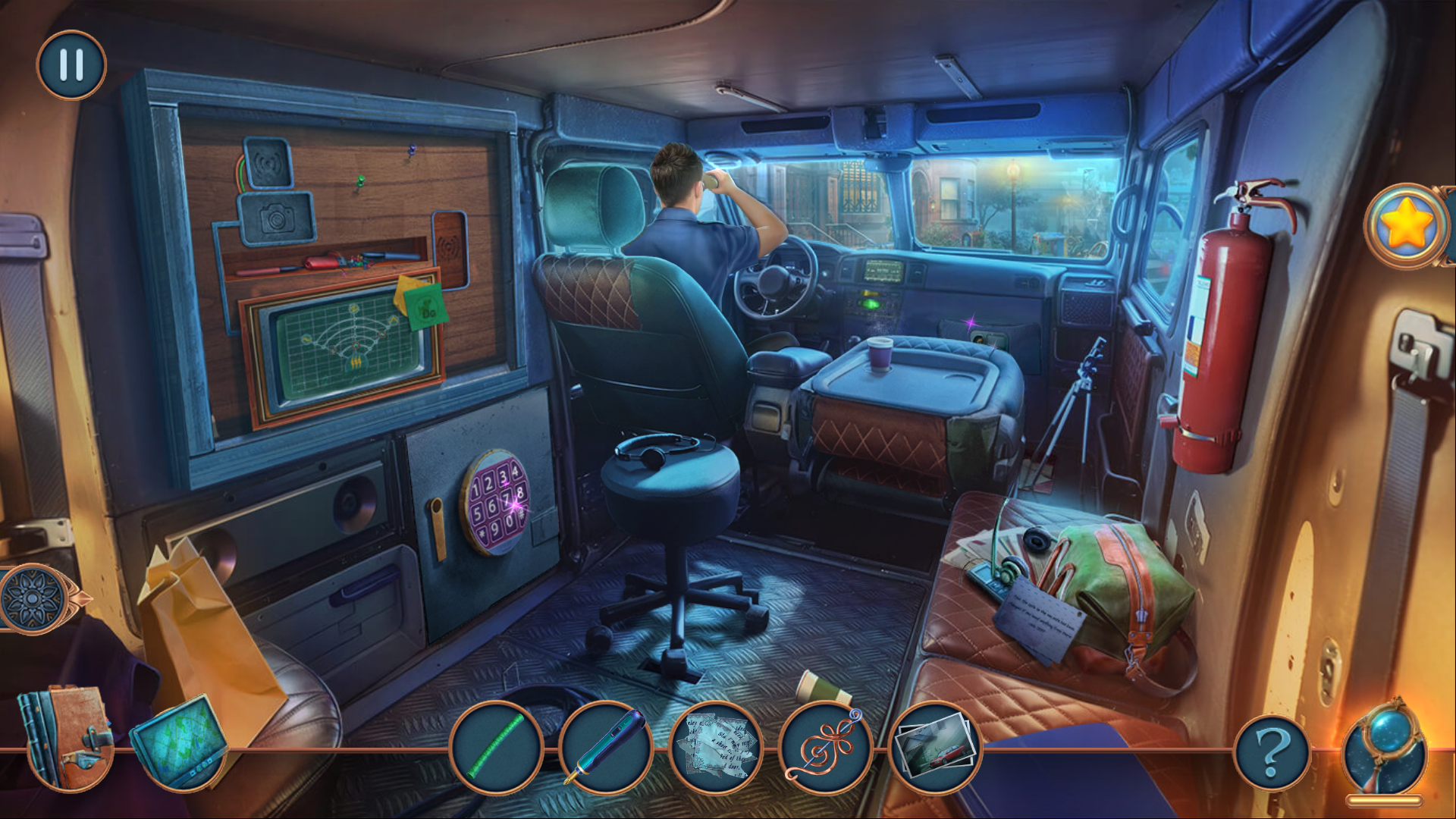The height and width of the screenshot is (819, 1456).
Task: Open the green map tablet
Action: tap(180, 739)
